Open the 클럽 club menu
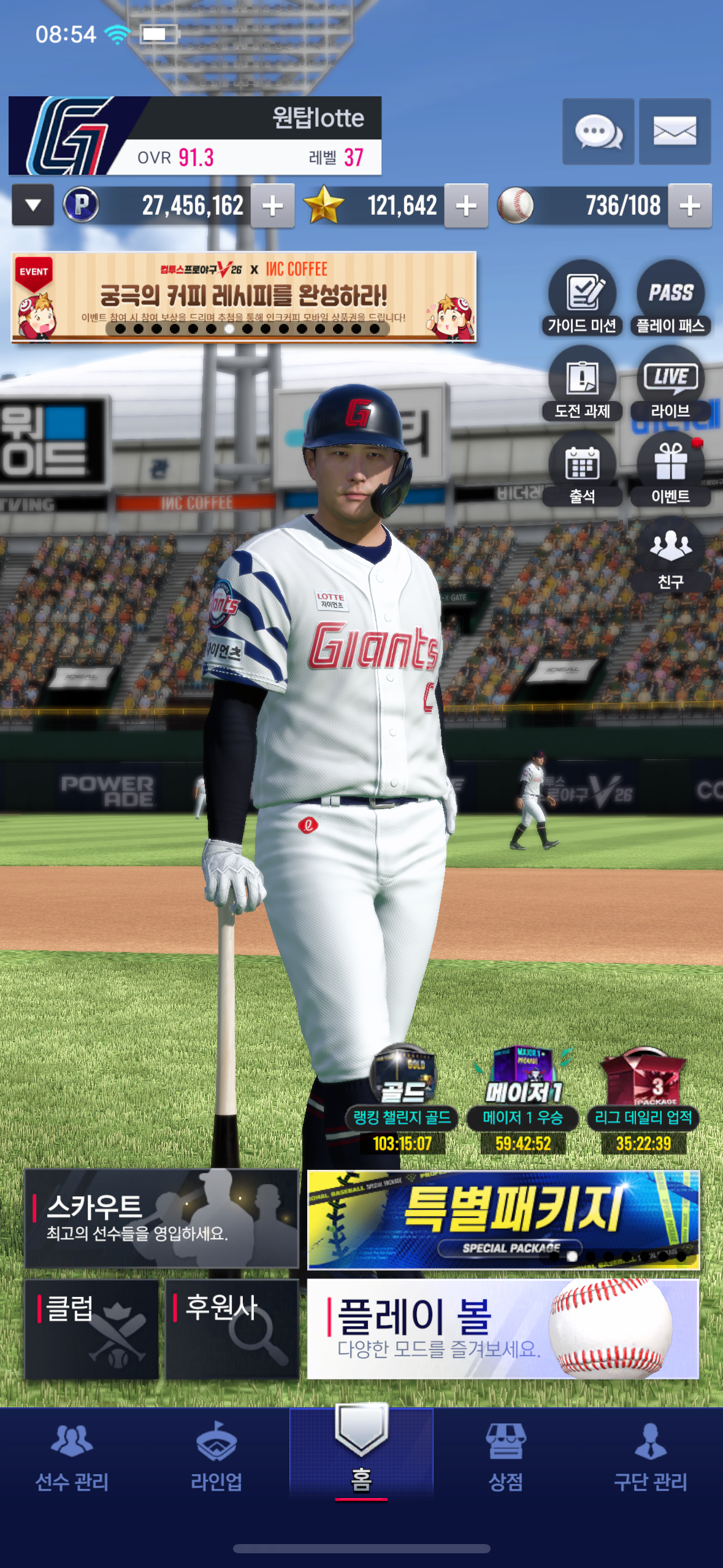Screen dimensions: 723x1568 pyautogui.click(x=91, y=1329)
